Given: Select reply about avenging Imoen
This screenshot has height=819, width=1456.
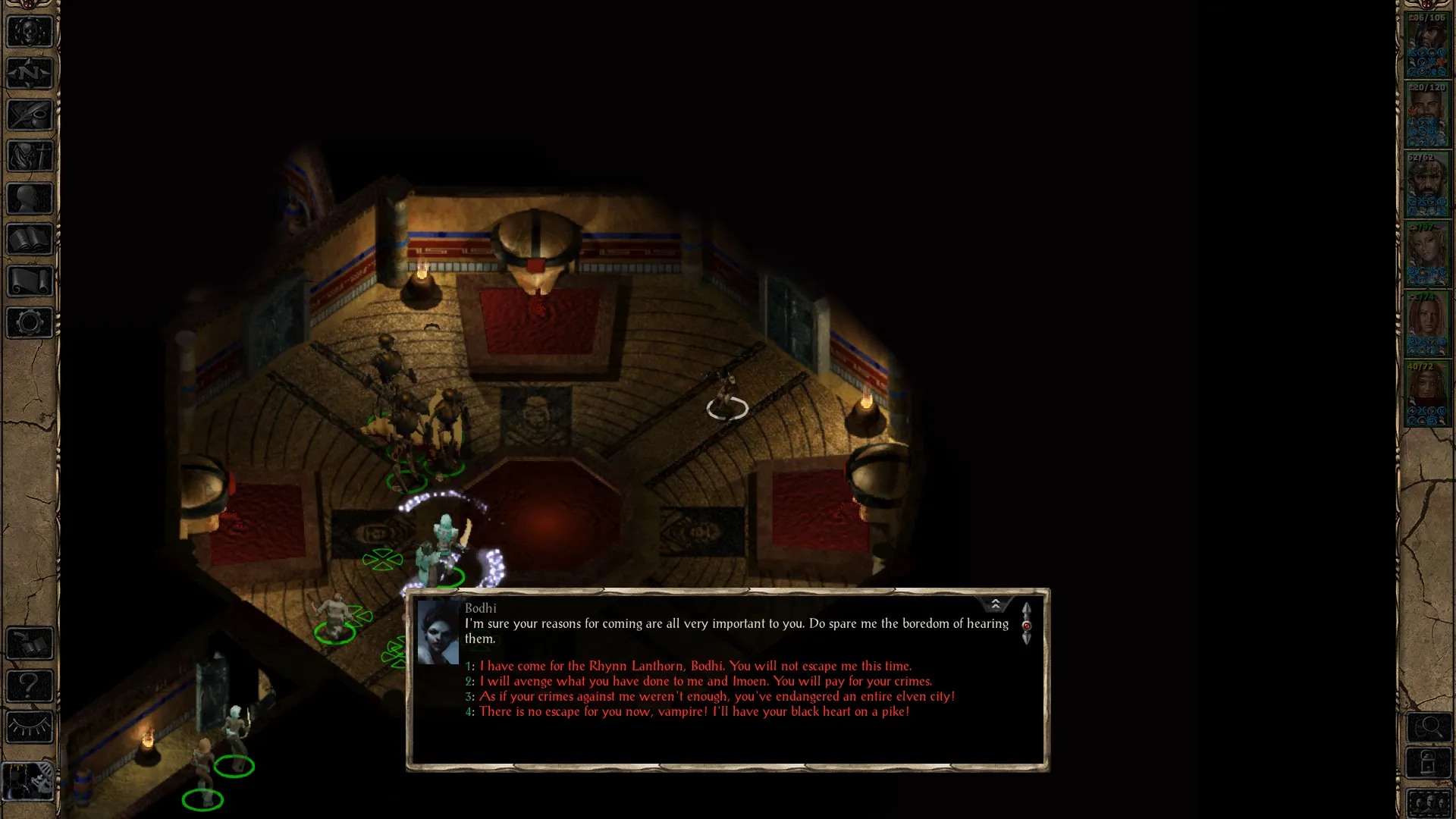Looking at the screenshot, I should pos(705,681).
